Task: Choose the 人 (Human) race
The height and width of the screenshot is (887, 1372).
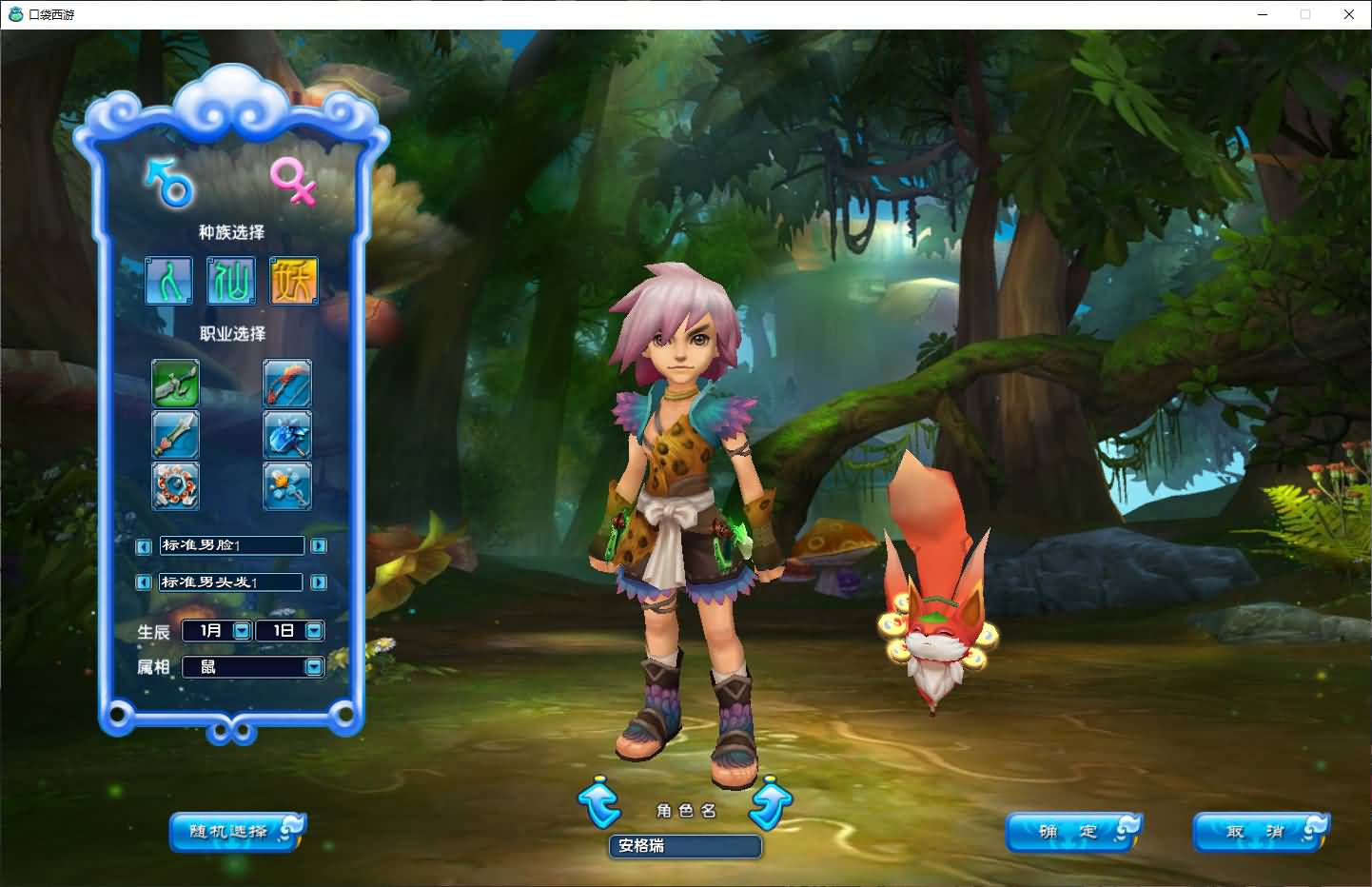Action: 169,281
